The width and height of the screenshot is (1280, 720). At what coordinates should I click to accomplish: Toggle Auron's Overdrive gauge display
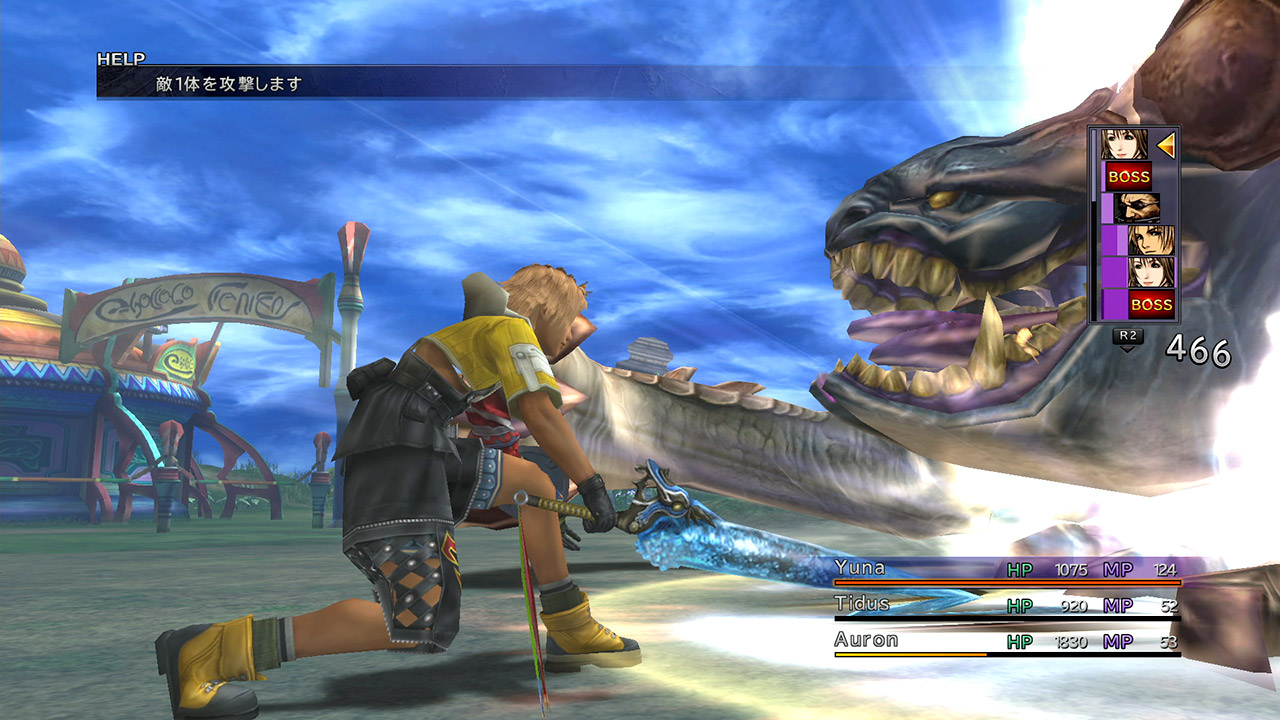point(910,655)
